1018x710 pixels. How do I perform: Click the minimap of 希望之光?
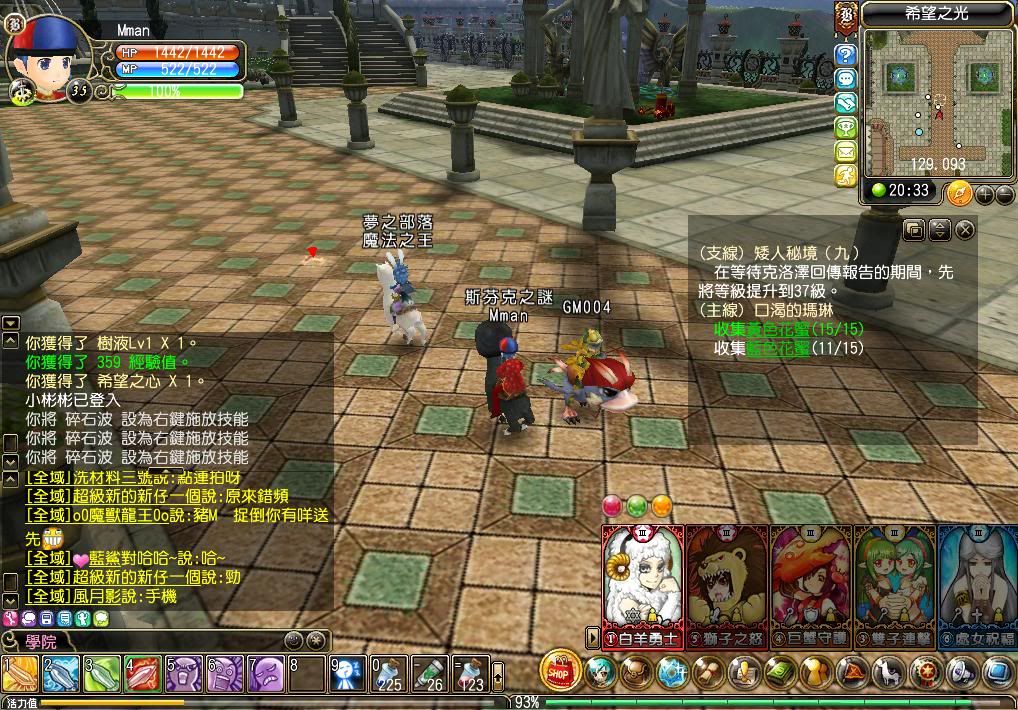click(x=930, y=100)
